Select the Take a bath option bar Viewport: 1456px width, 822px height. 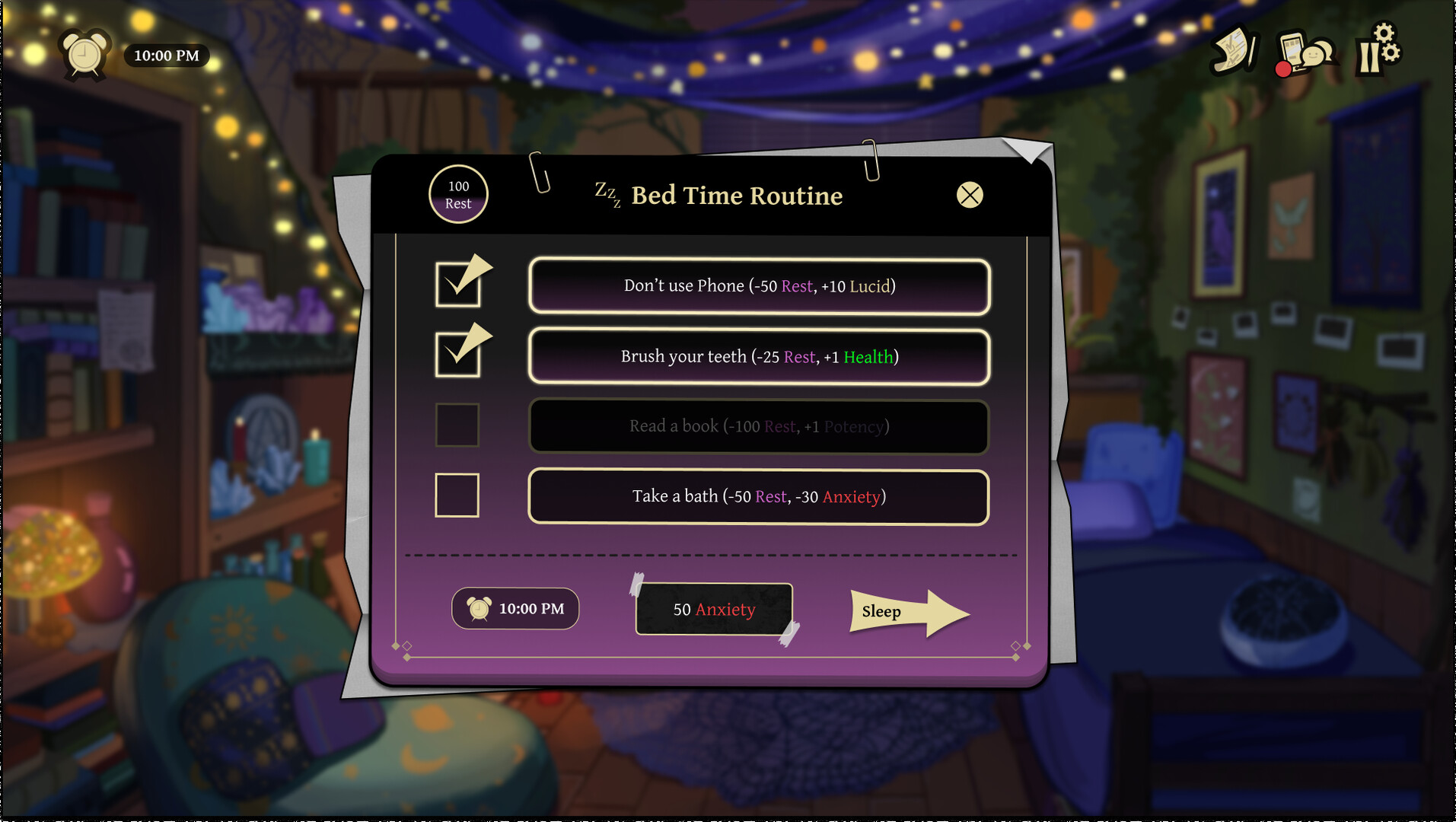tap(758, 497)
